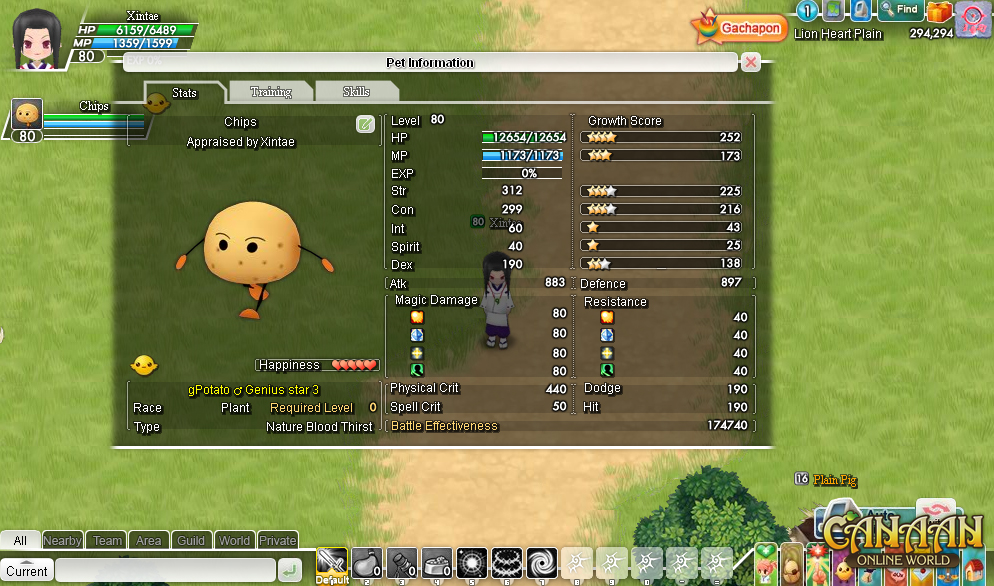Use the spiral vortex skill
The image size is (994, 586).
click(543, 564)
